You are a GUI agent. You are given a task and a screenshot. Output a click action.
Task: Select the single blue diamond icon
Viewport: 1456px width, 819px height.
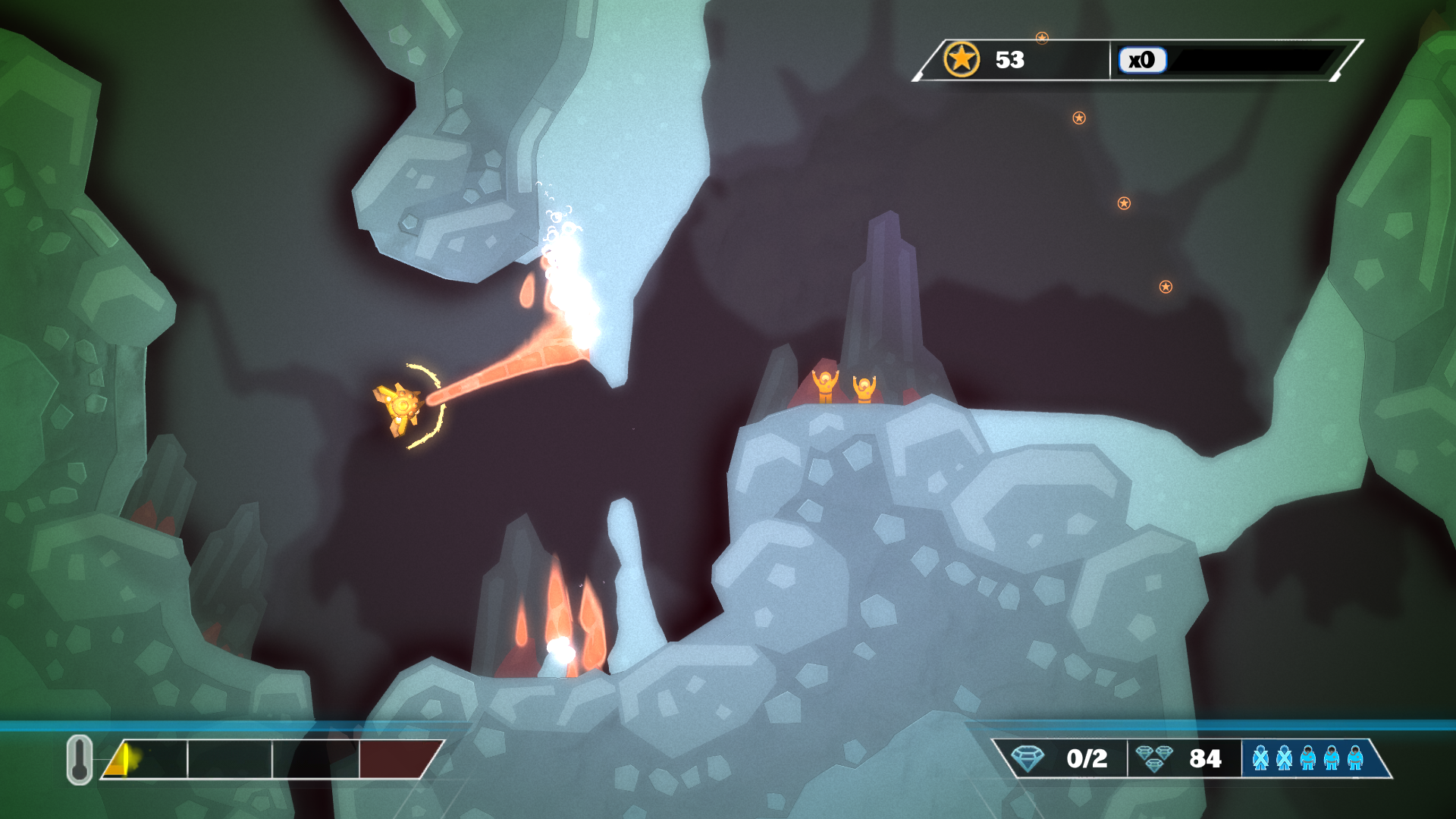tap(1028, 758)
